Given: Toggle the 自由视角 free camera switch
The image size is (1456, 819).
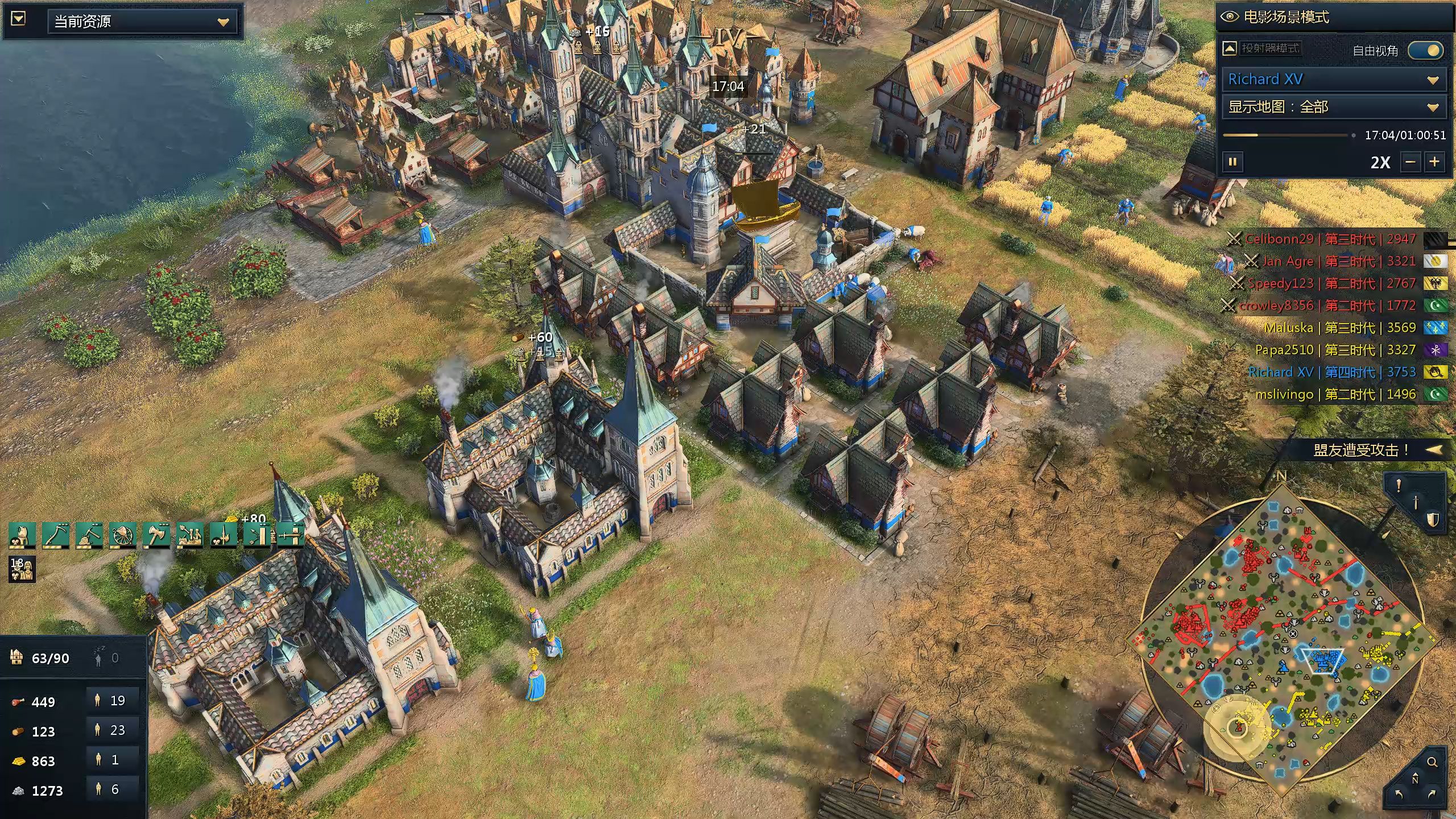Looking at the screenshot, I should point(1425,51).
